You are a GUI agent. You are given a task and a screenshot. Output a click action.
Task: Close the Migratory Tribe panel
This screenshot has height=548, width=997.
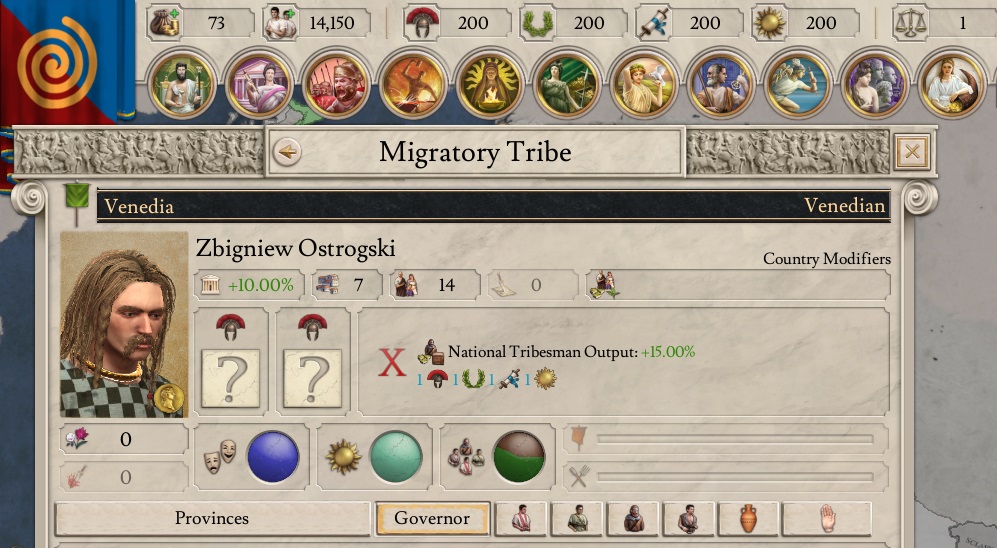tap(912, 152)
